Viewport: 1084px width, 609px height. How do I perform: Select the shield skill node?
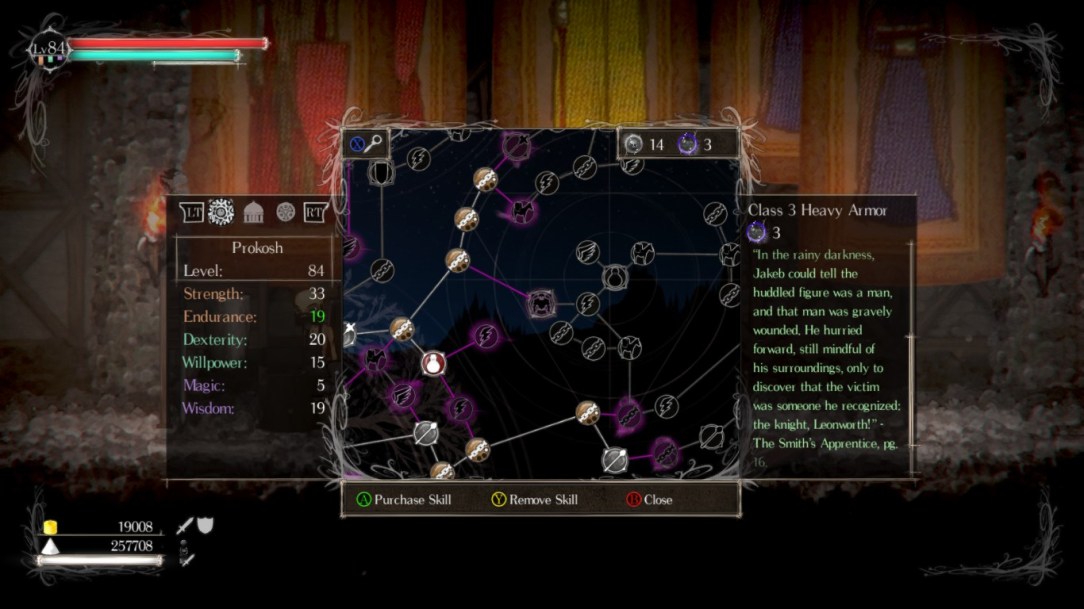pyautogui.click(x=381, y=173)
